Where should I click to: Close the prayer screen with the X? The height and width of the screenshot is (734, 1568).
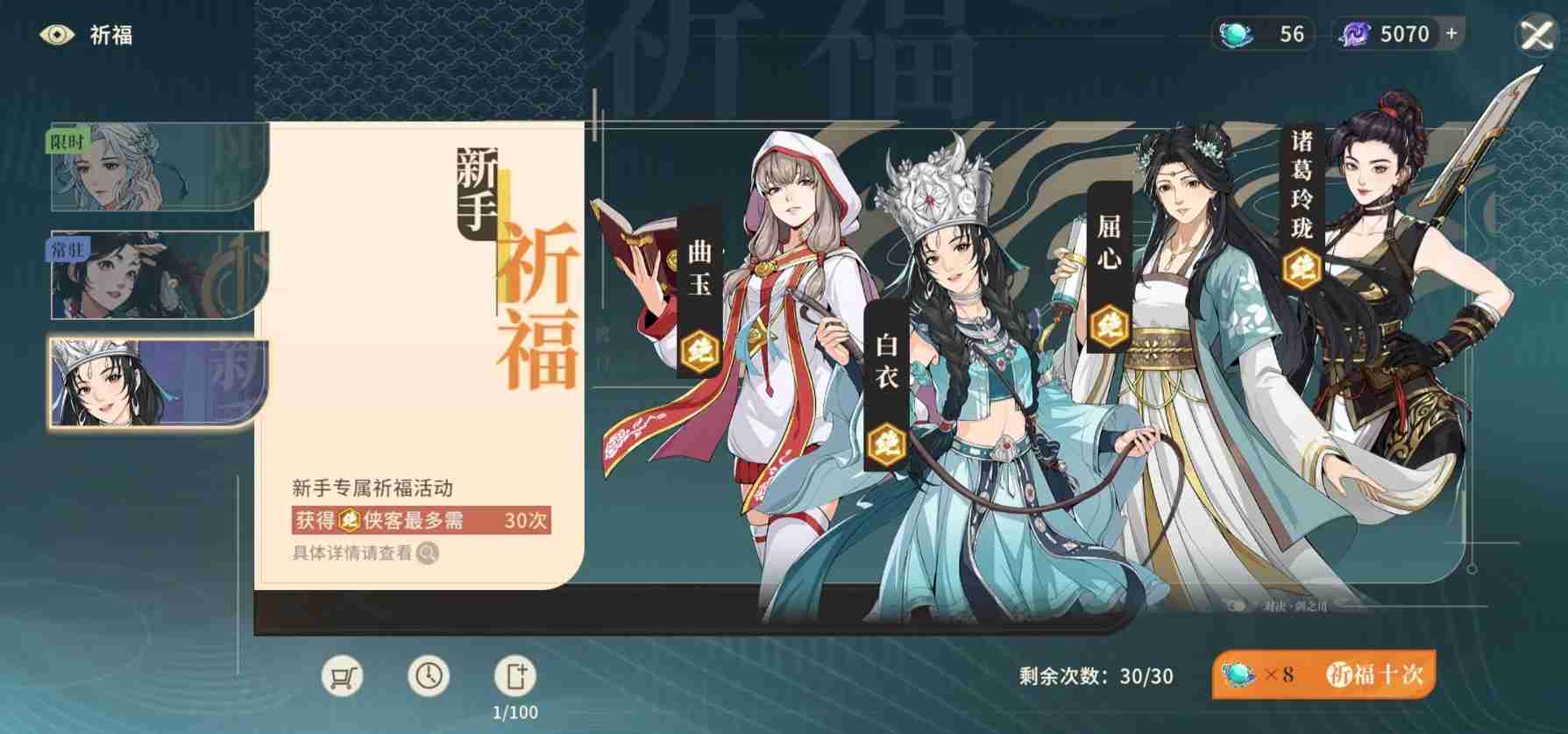1536,35
